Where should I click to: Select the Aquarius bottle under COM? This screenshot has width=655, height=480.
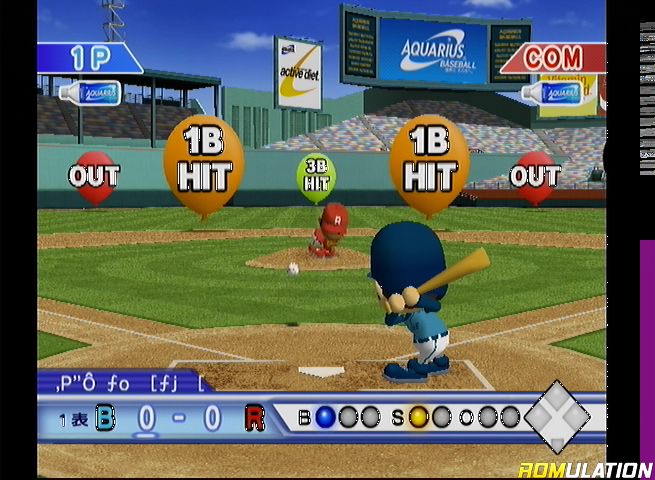[551, 93]
